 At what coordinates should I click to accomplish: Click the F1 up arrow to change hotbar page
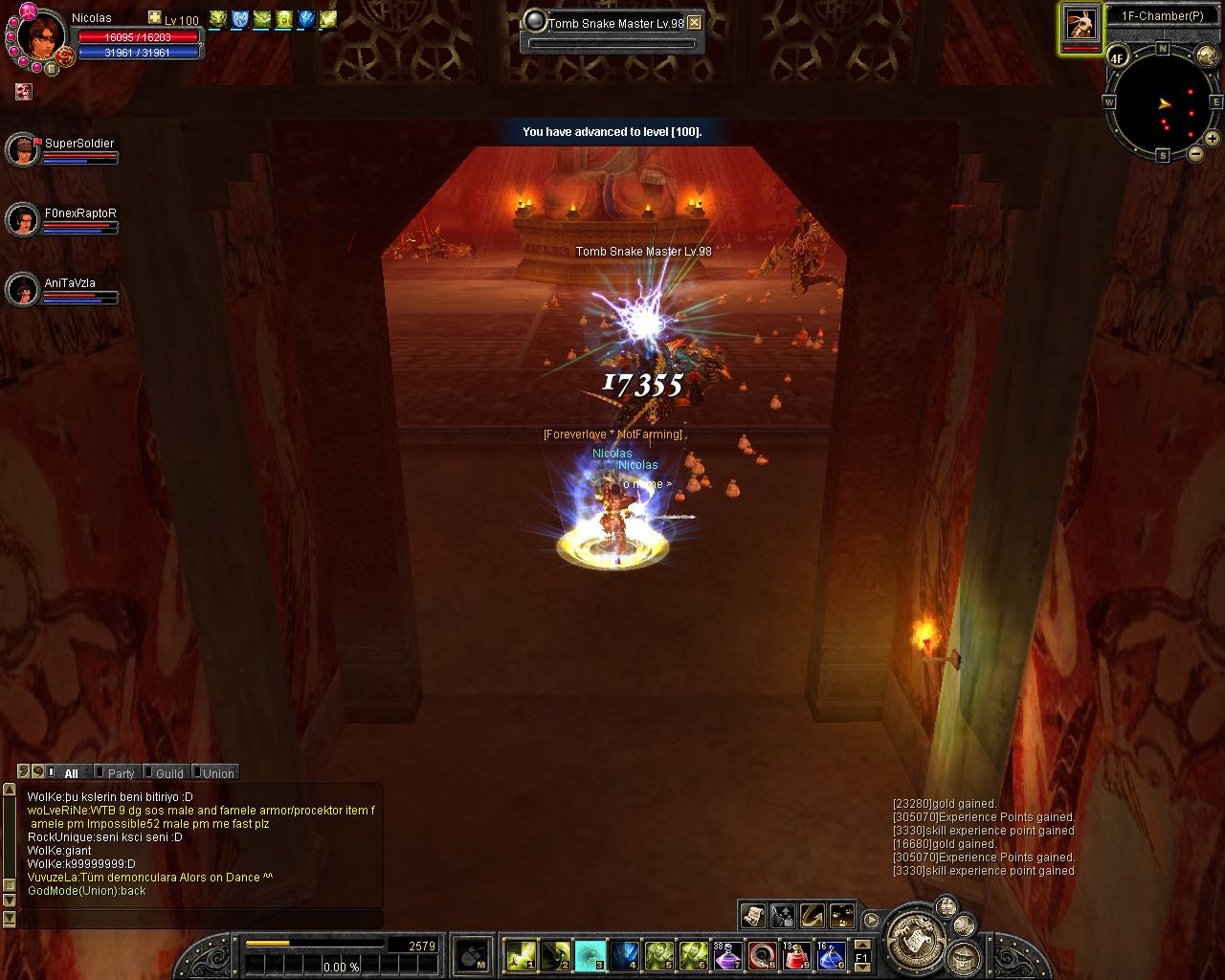(x=861, y=946)
